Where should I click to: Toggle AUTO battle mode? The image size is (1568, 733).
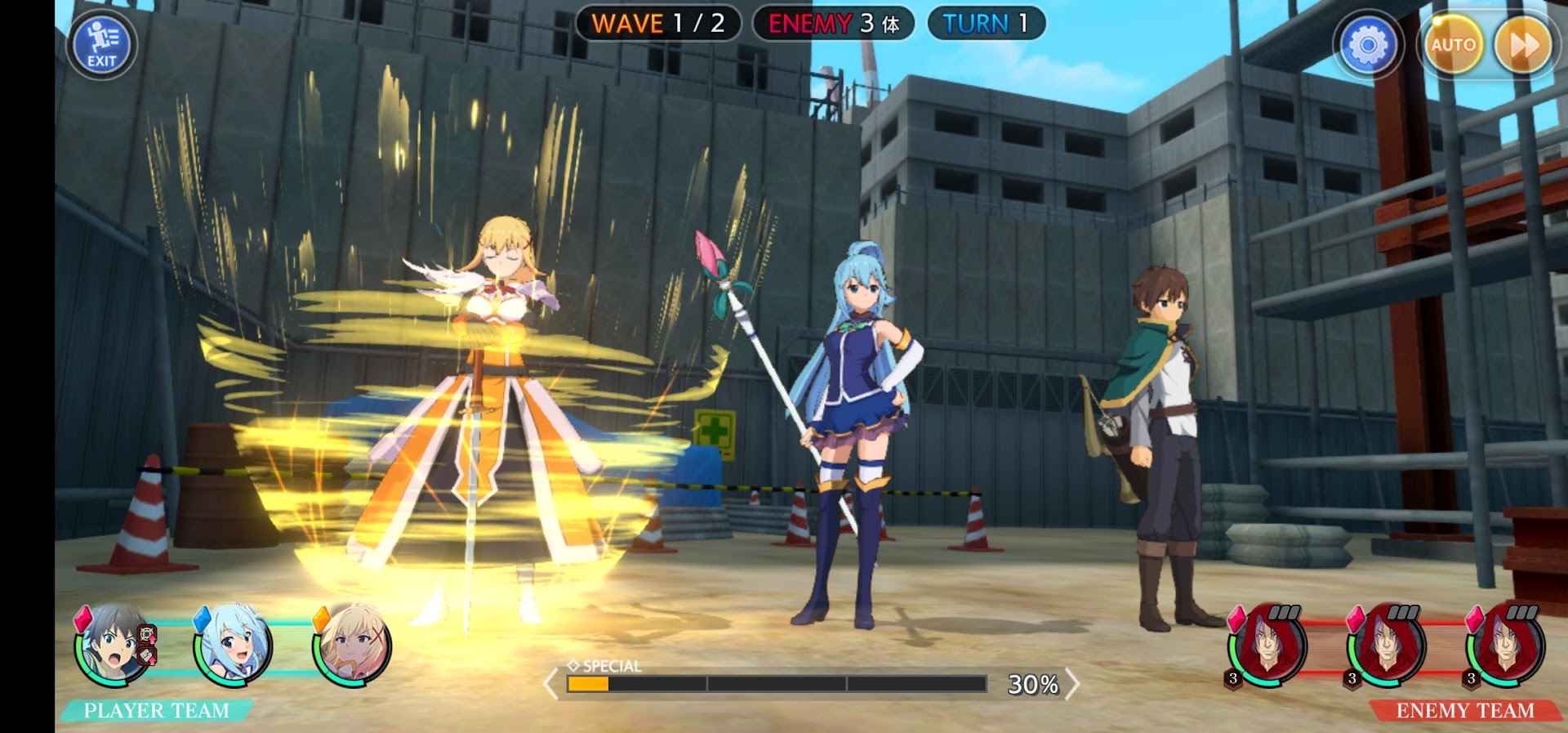[1453, 45]
